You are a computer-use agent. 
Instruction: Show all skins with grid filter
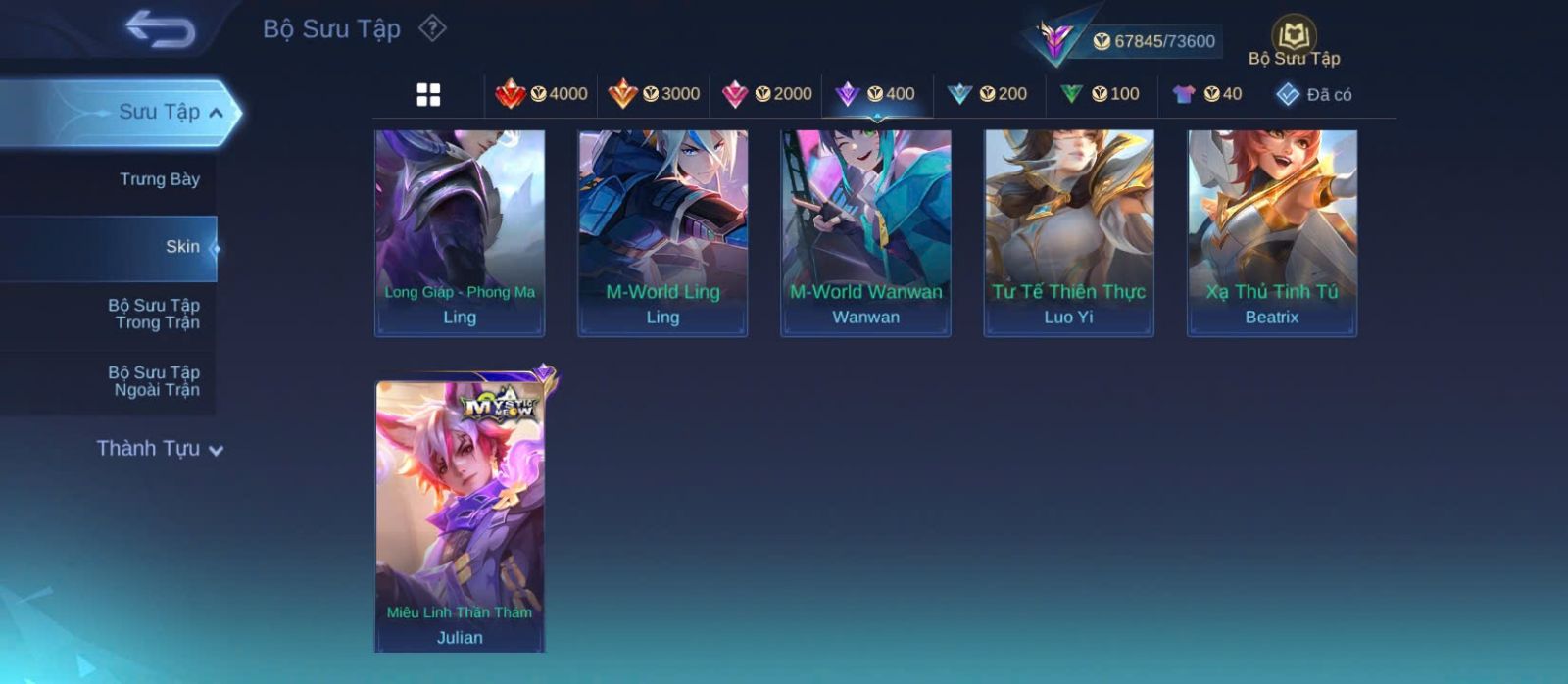pyautogui.click(x=428, y=94)
